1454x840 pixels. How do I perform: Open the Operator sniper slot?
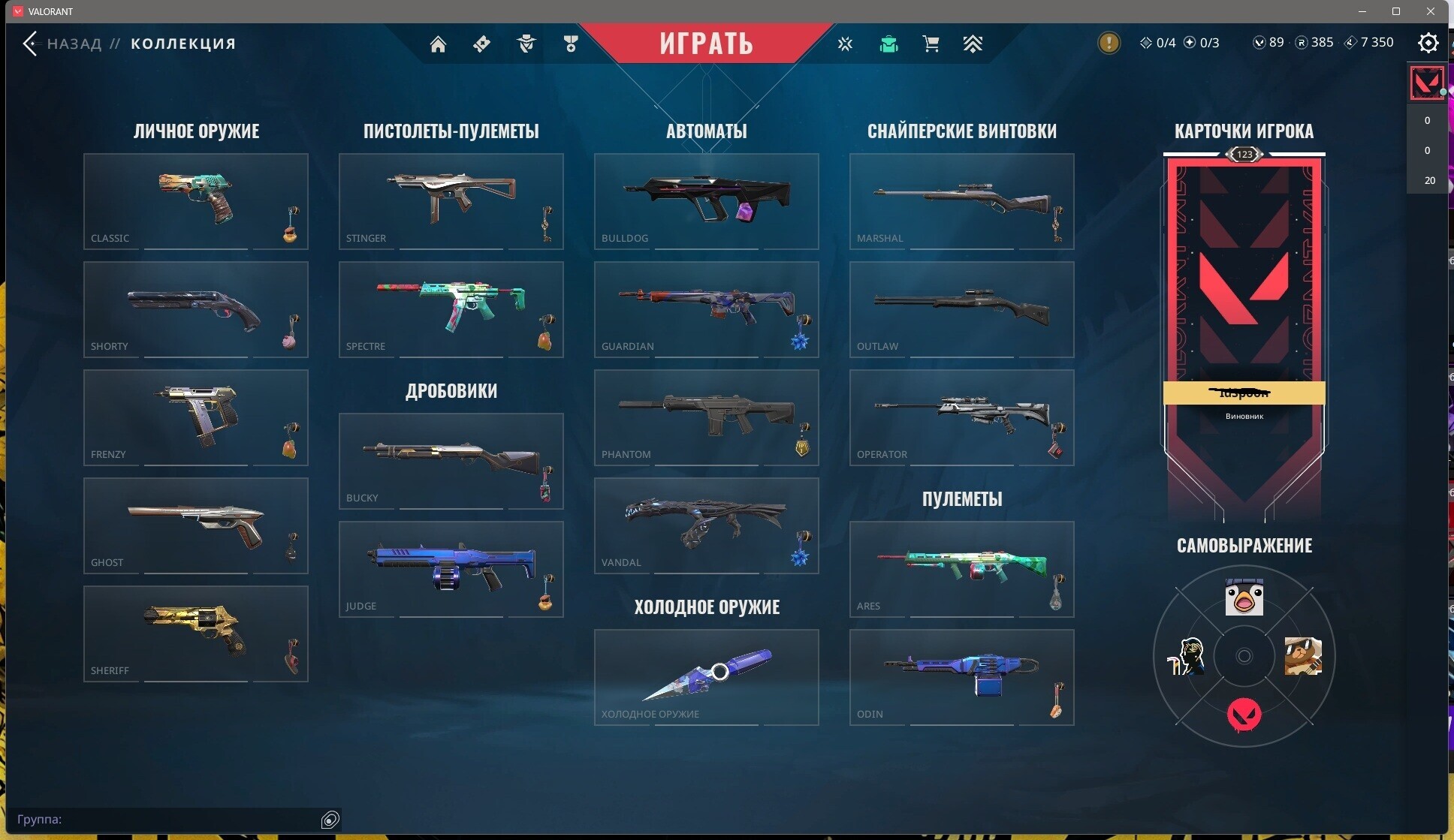(961, 417)
